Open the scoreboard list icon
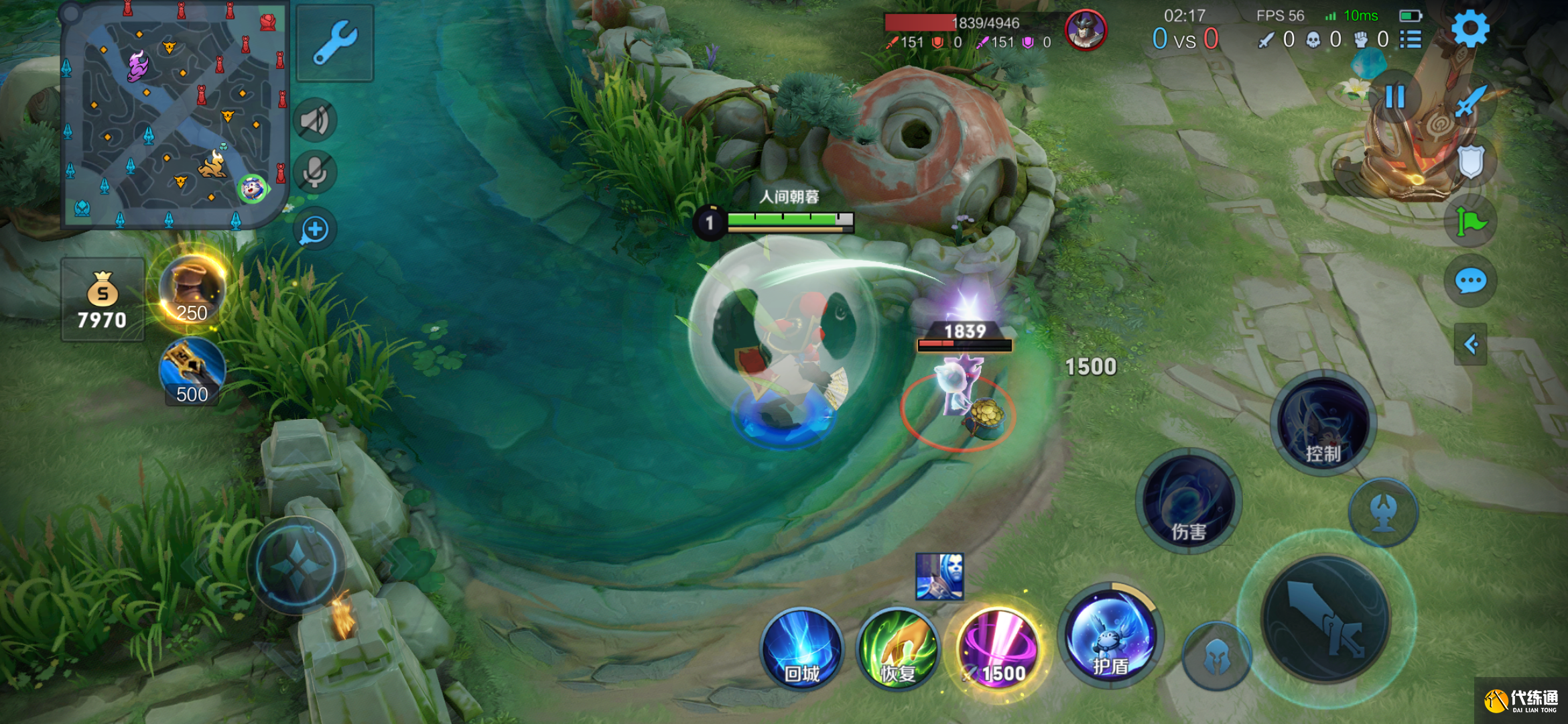This screenshot has width=1568, height=724. tap(1411, 40)
